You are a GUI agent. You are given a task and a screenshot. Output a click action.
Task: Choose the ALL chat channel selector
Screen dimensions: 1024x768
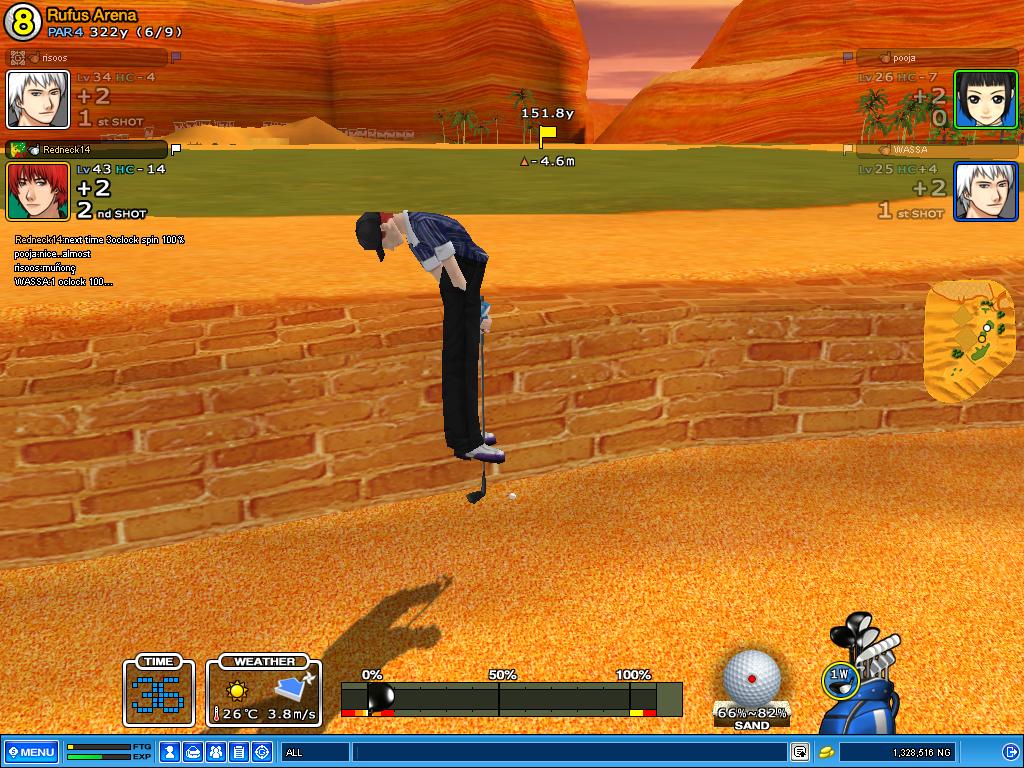tap(315, 752)
